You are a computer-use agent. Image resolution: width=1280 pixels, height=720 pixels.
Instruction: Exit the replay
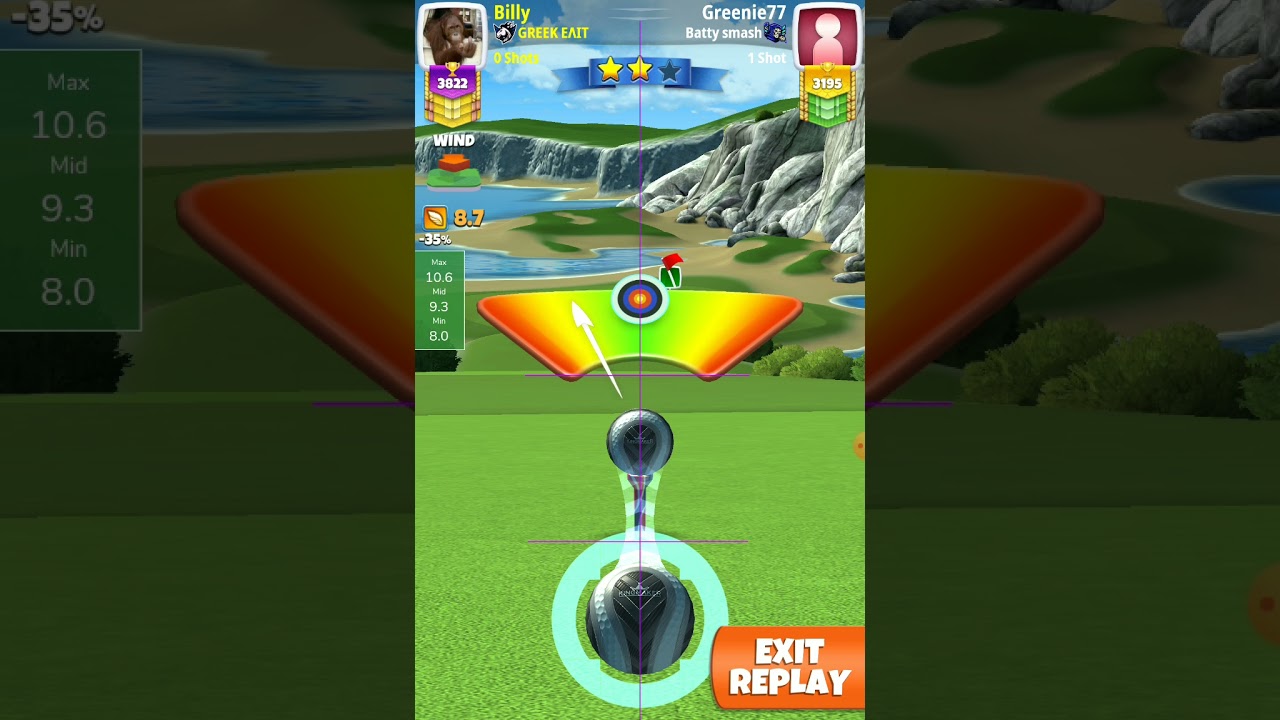tap(789, 668)
